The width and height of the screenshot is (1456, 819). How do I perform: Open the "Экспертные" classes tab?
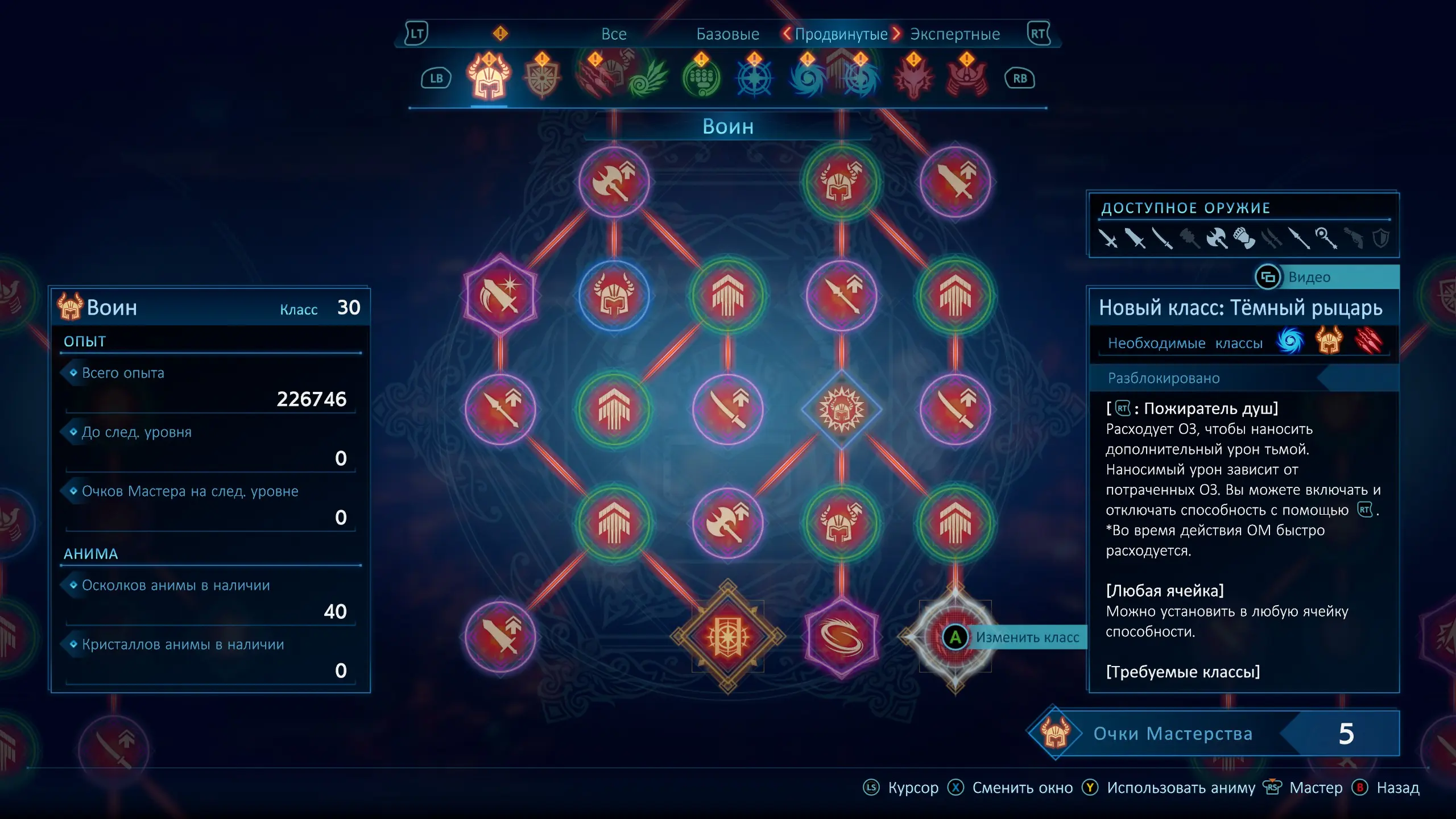click(x=954, y=34)
